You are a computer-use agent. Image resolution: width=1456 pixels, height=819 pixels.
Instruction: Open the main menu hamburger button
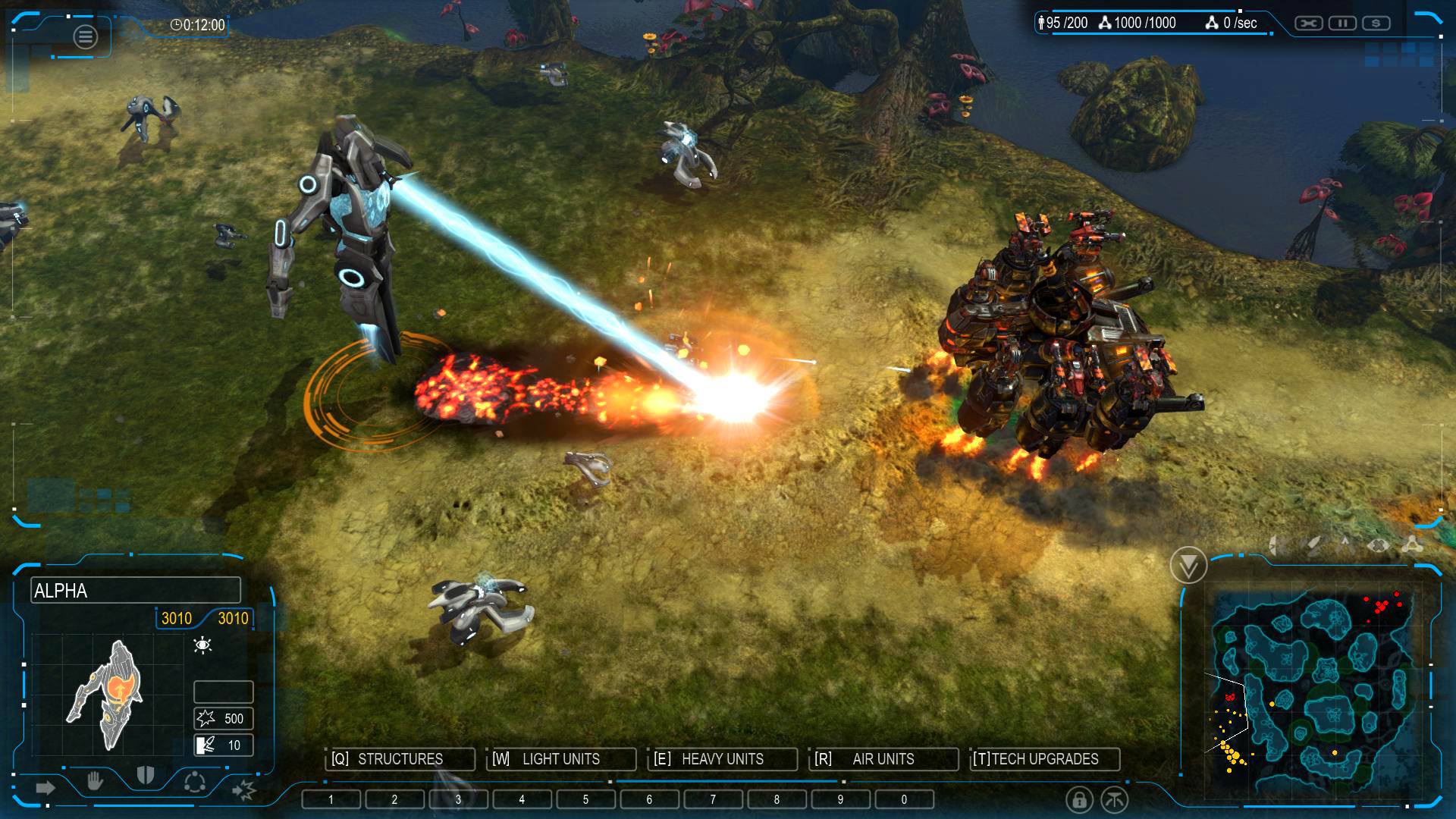pos(85,36)
